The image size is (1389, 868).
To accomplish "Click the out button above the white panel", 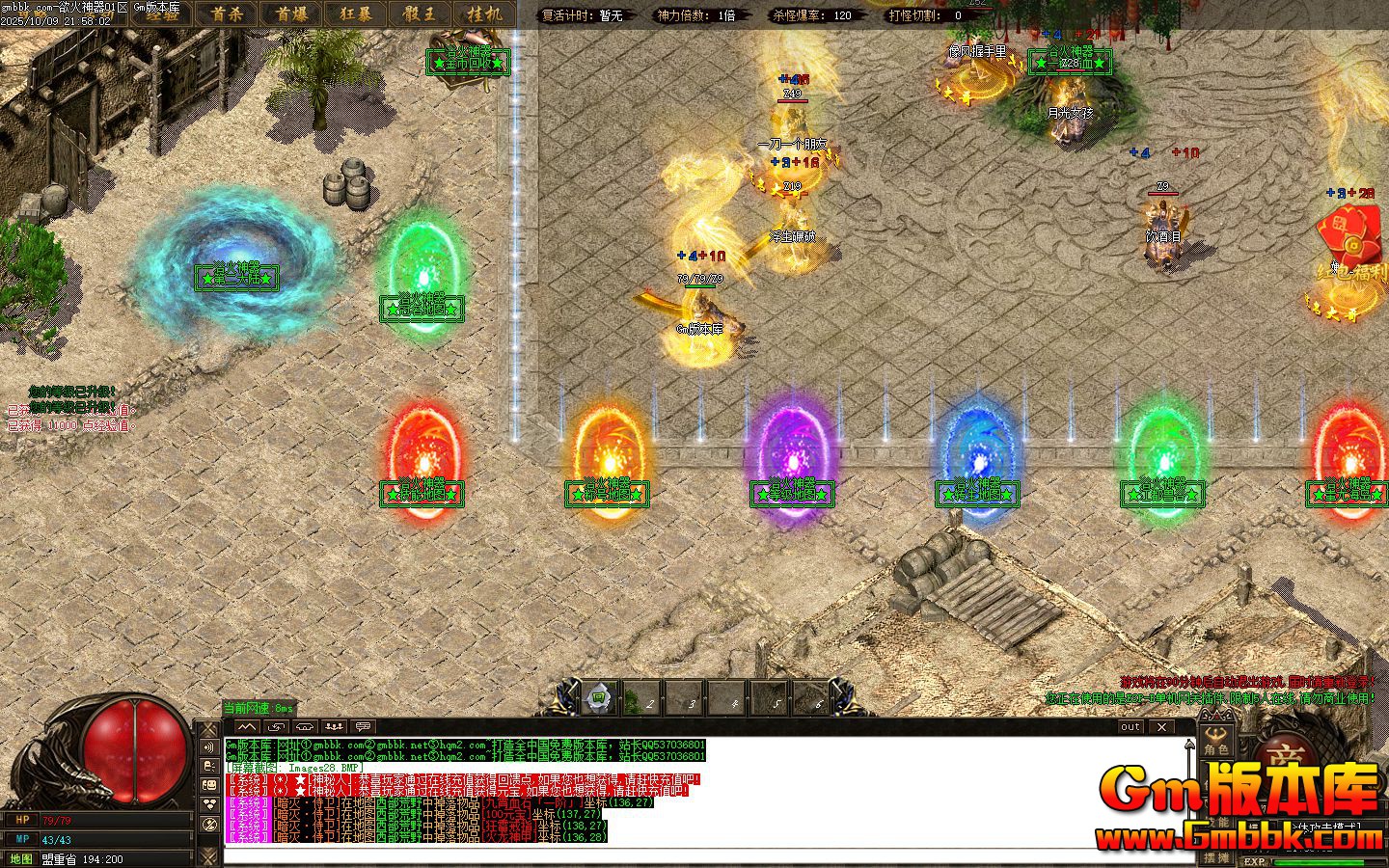I will [1130, 727].
